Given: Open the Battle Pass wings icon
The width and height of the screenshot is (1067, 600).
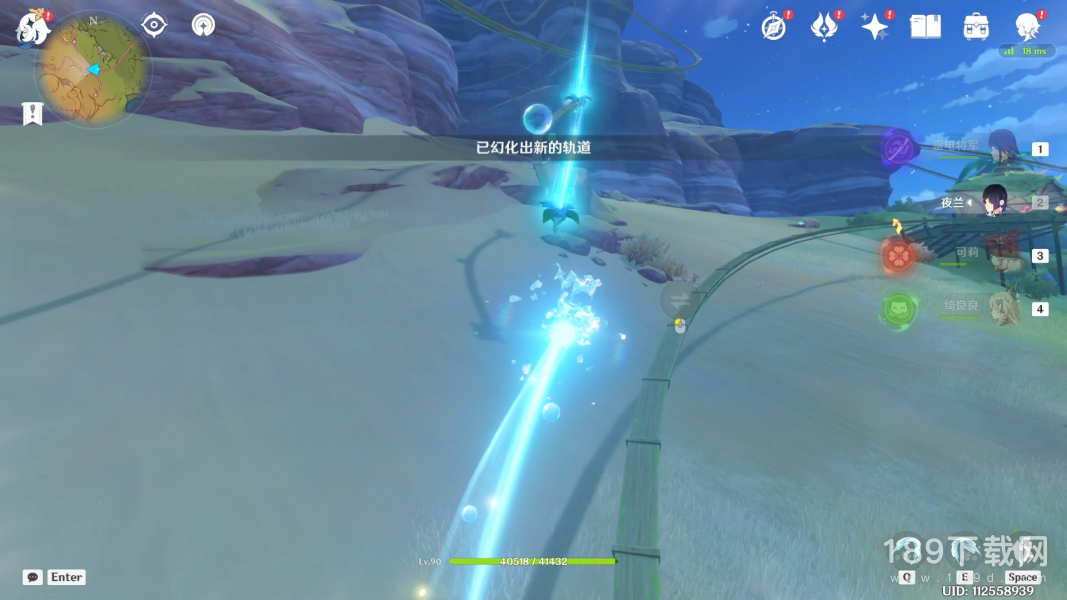Looking at the screenshot, I should point(824,27).
